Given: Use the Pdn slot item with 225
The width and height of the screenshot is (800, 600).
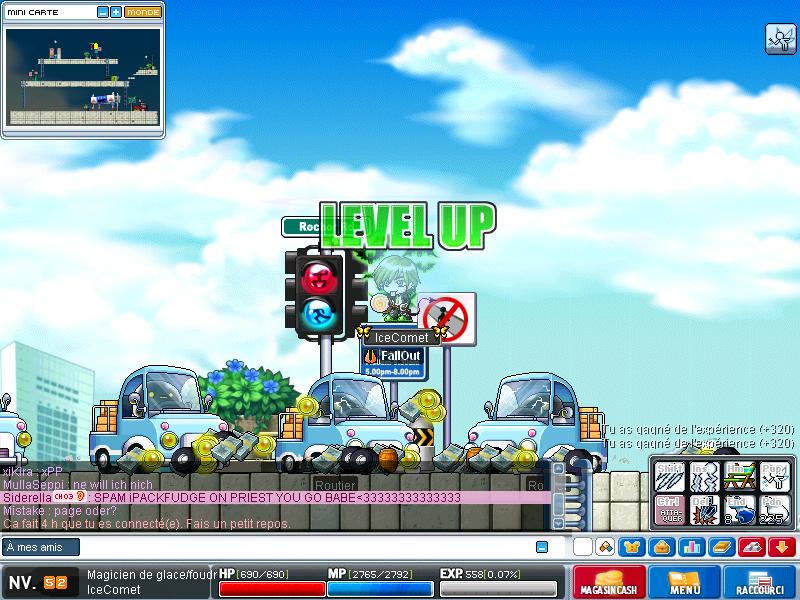Looking at the screenshot, I should (x=773, y=508).
